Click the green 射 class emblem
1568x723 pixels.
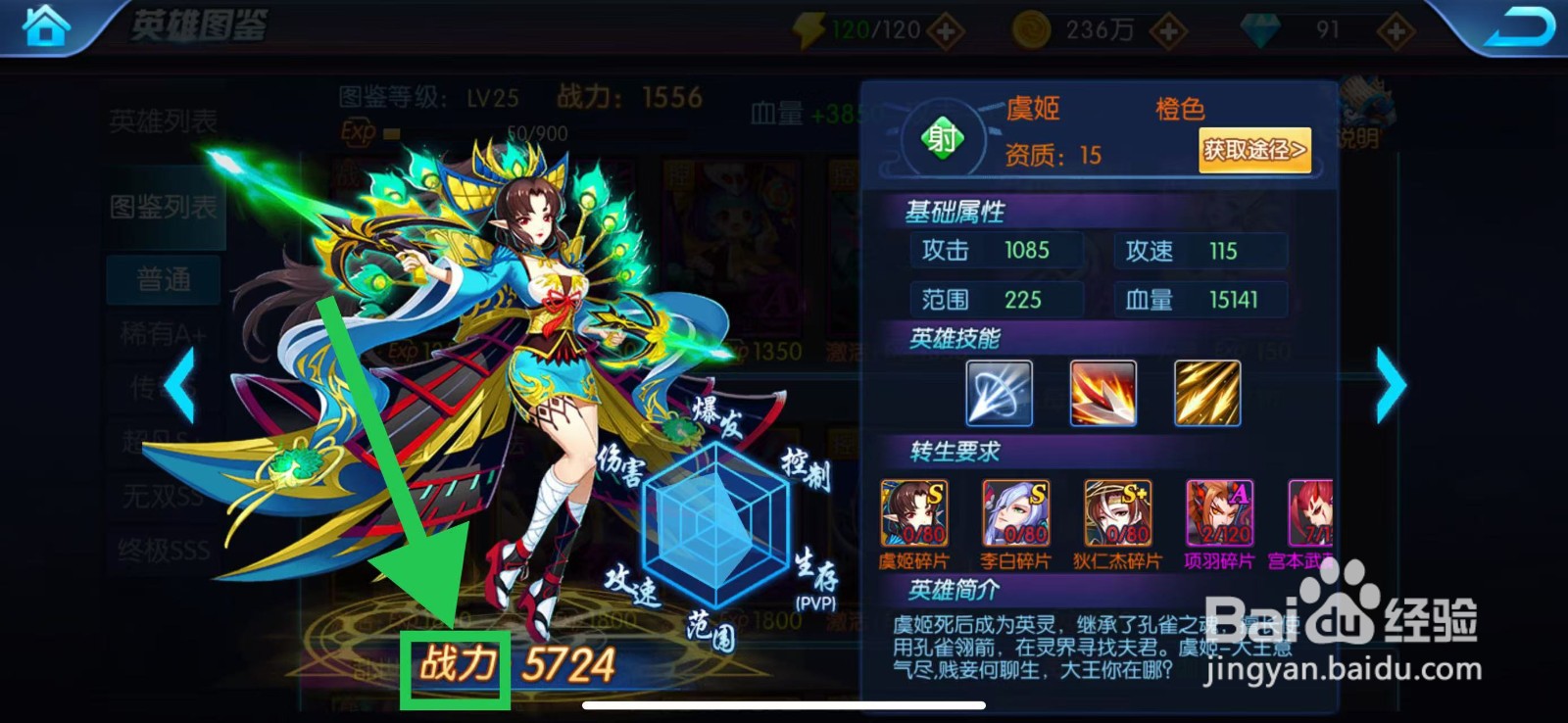[943, 137]
